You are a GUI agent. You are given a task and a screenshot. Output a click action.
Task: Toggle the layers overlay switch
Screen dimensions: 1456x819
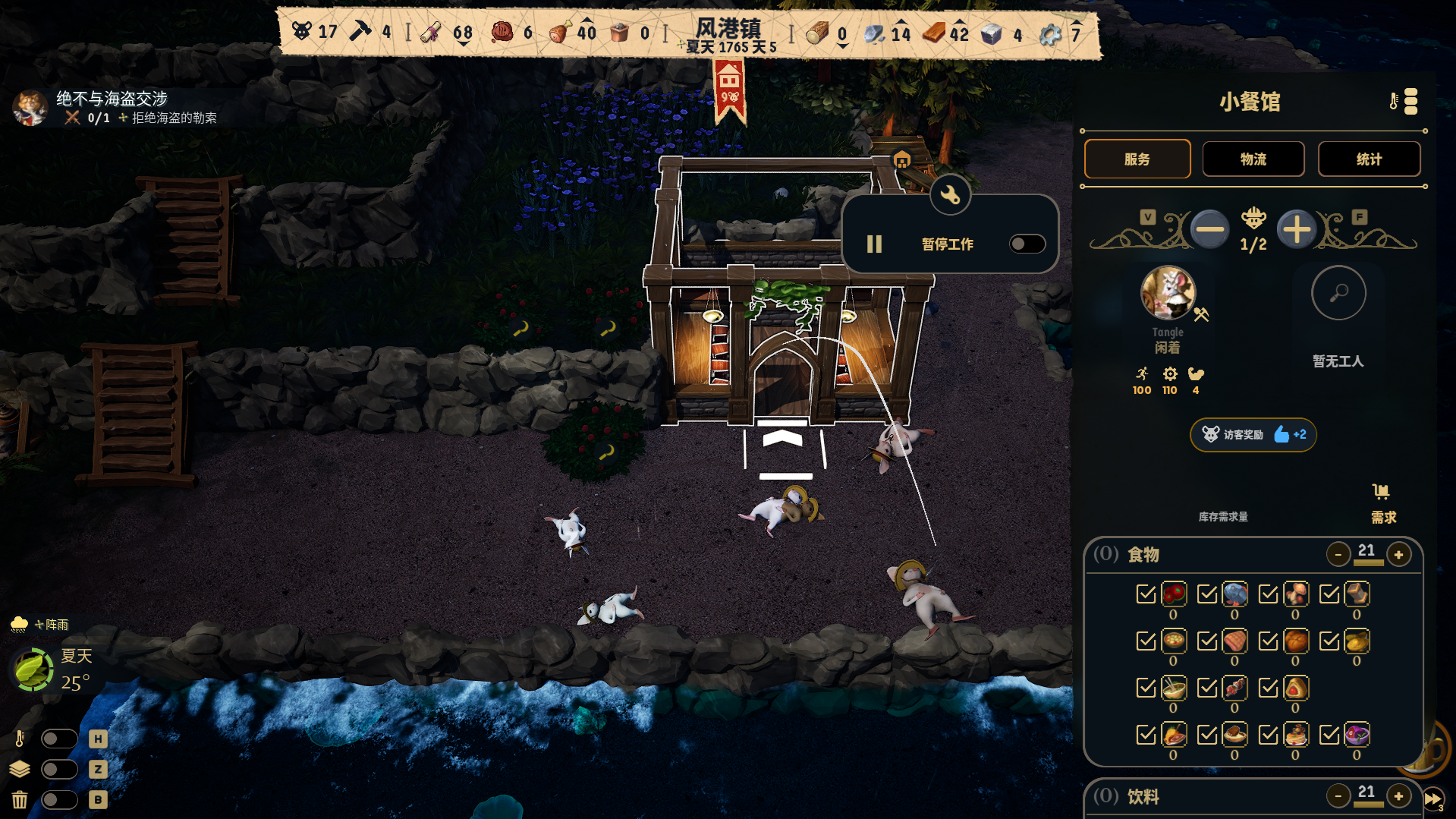coord(59,769)
